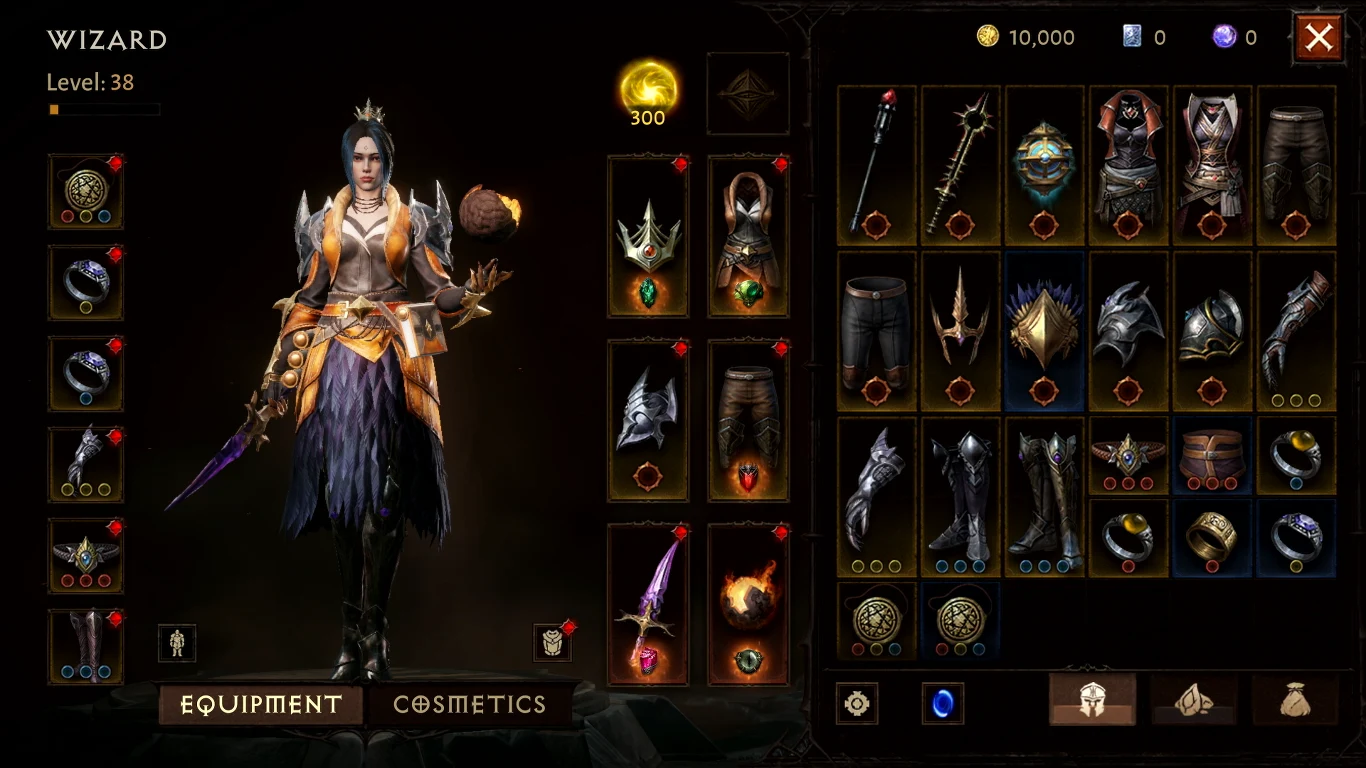Select the equipped Chest armor slot
Screen dimensions: 1366x768
click(748, 232)
